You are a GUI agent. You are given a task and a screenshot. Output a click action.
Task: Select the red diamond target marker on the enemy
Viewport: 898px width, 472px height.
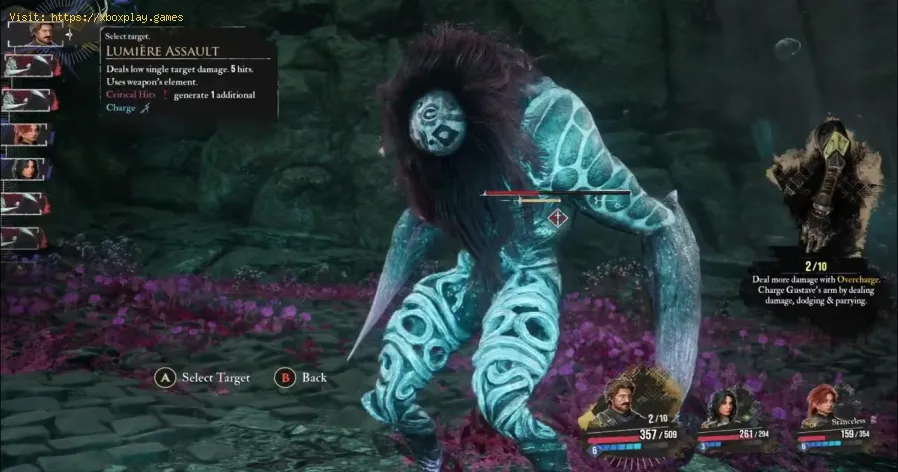tap(561, 215)
